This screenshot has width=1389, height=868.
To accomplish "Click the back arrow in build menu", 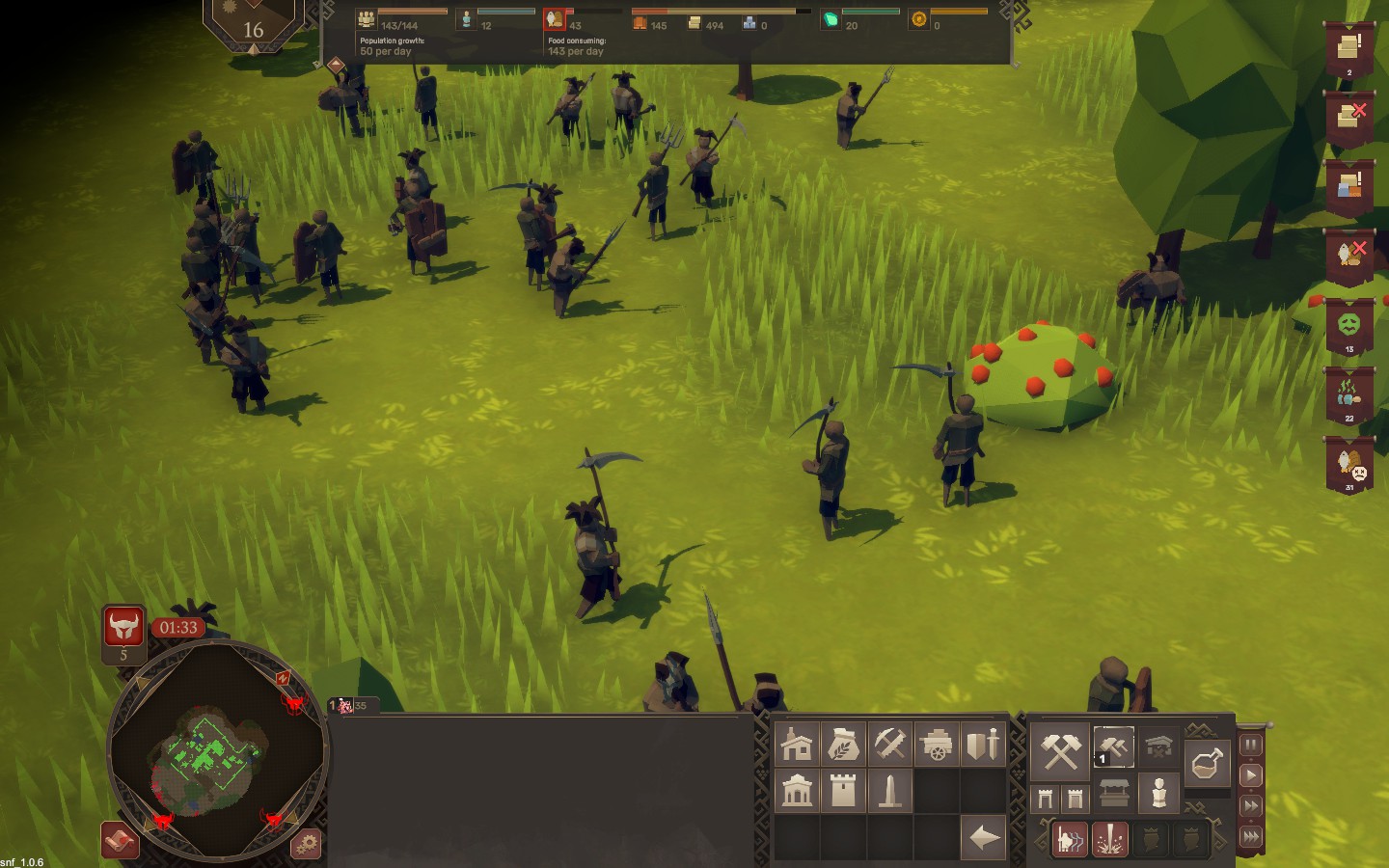I will [x=983, y=837].
